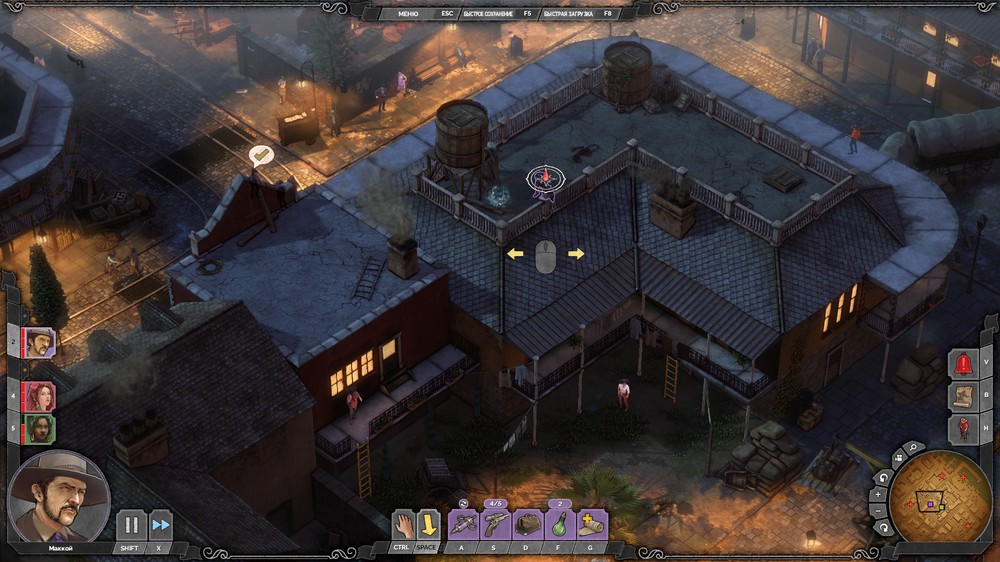Open the parchment scroll mission log
Image resolution: width=1000 pixels, height=562 pixels.
tap(963, 396)
